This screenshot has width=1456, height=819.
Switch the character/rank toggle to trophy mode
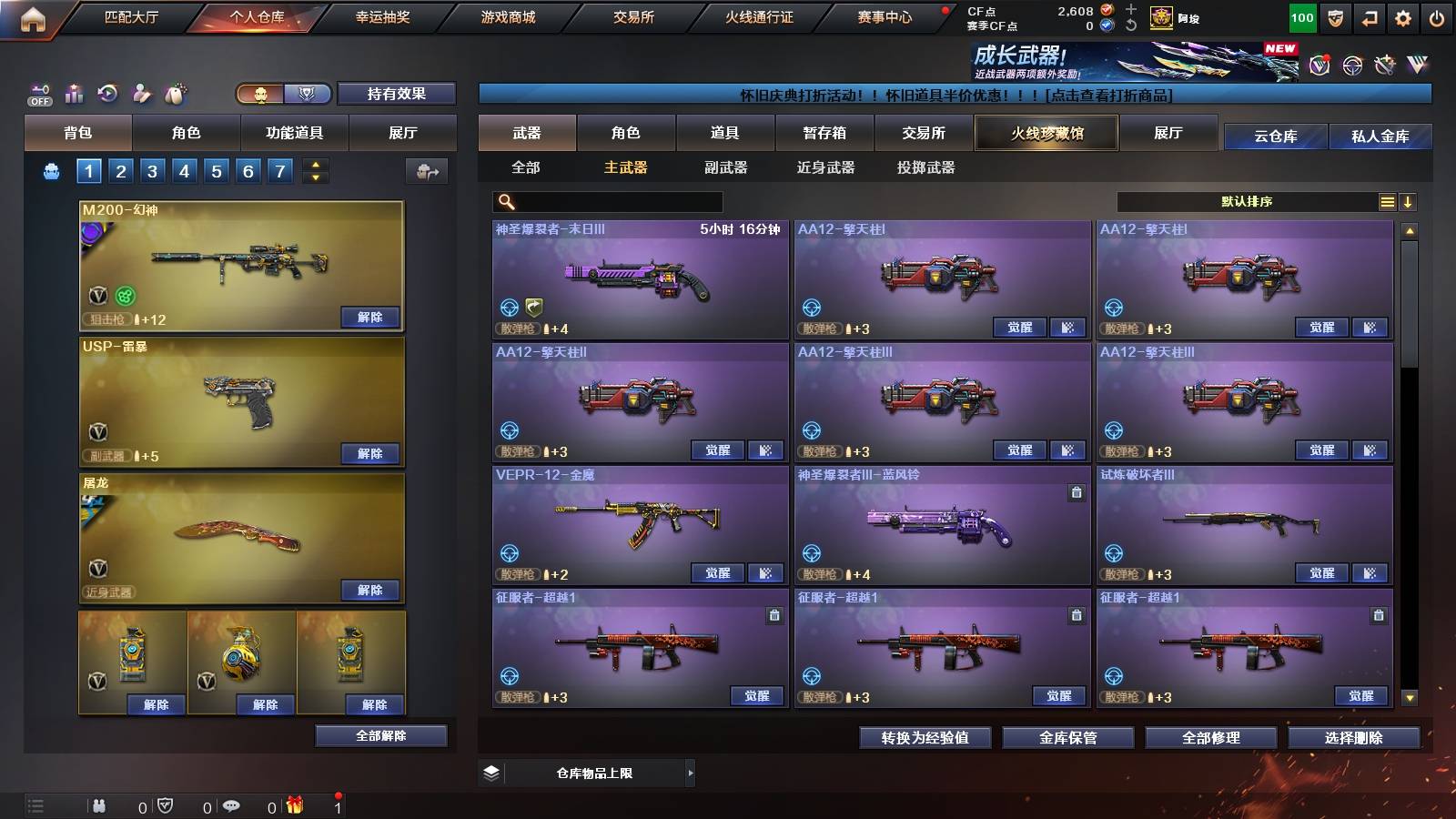307,94
